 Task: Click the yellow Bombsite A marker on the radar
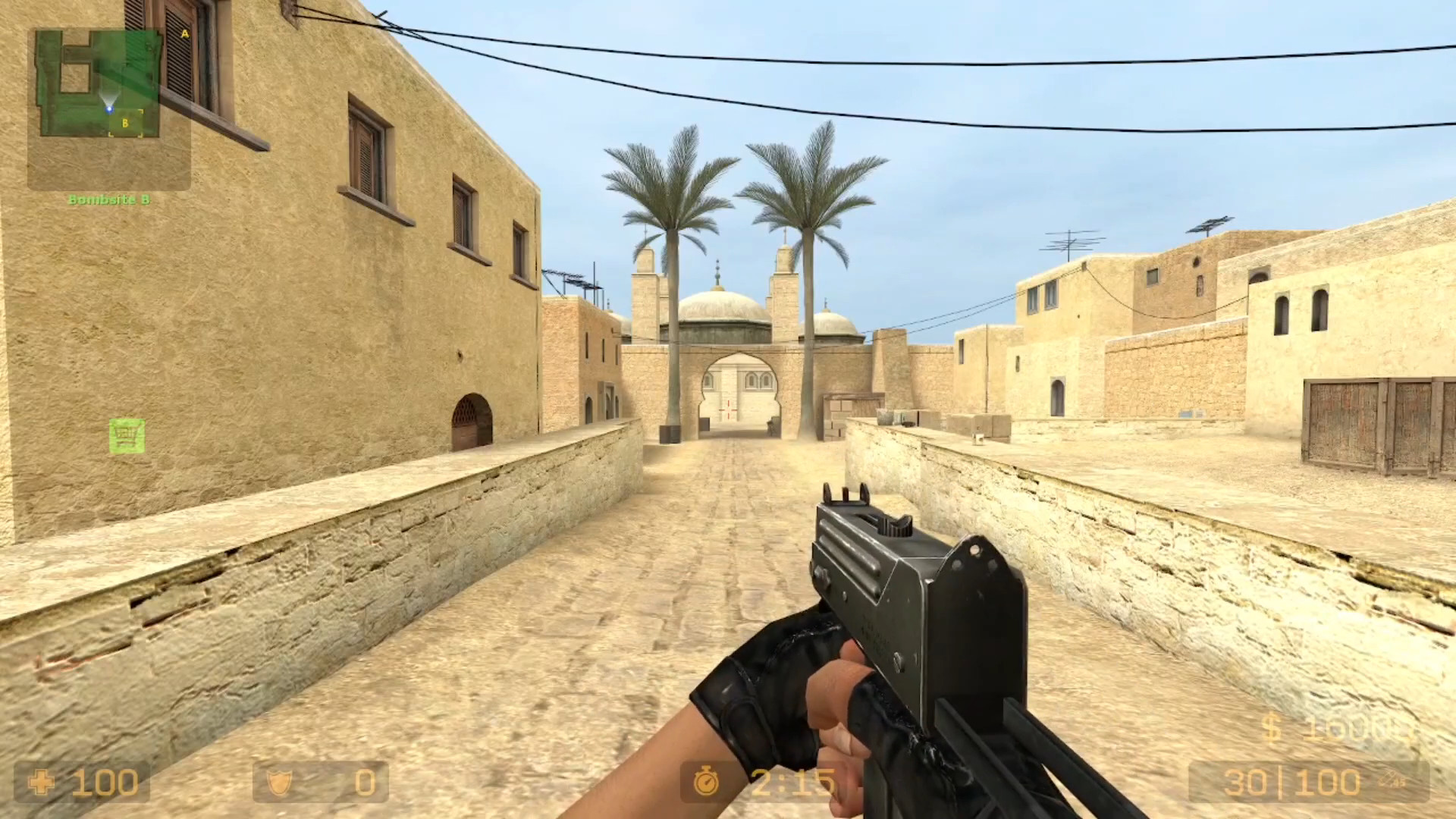(184, 34)
